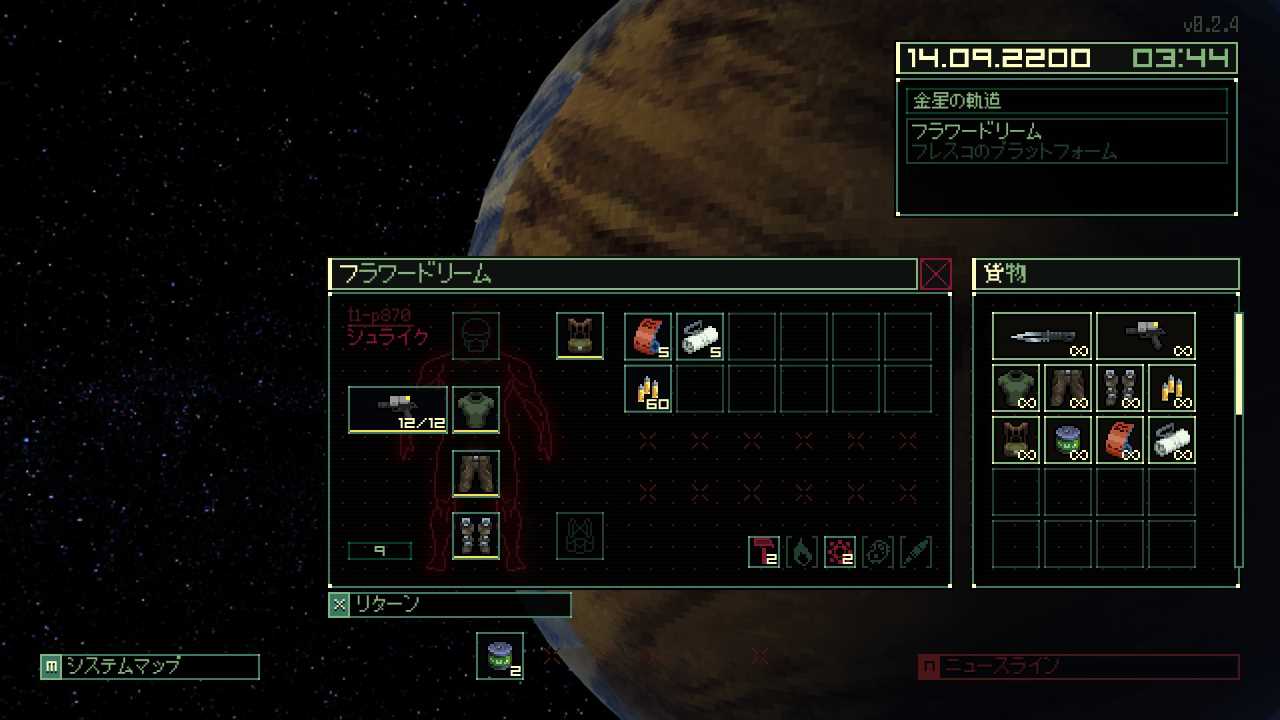
Task: Choose the combat knife in cargo
Action: [x=1042, y=336]
